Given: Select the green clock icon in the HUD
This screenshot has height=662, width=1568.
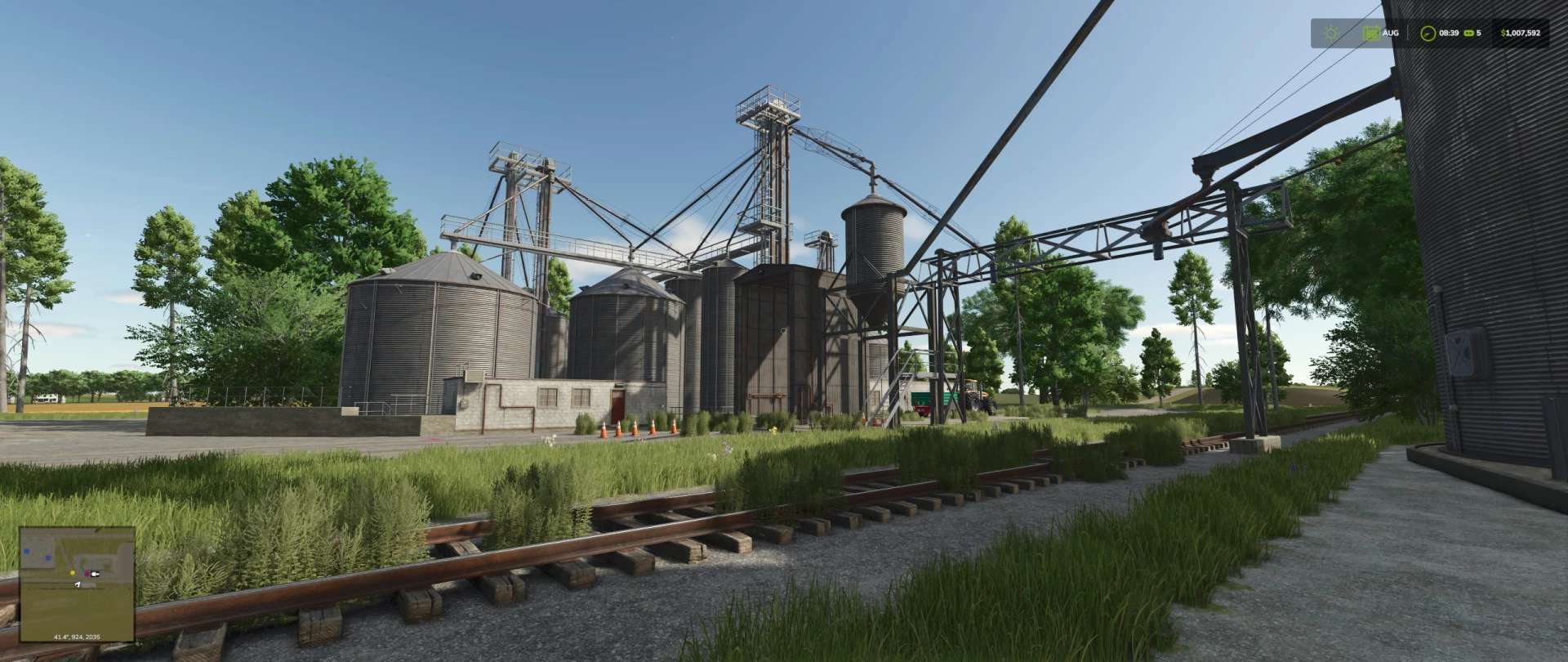Looking at the screenshot, I should click(1428, 33).
